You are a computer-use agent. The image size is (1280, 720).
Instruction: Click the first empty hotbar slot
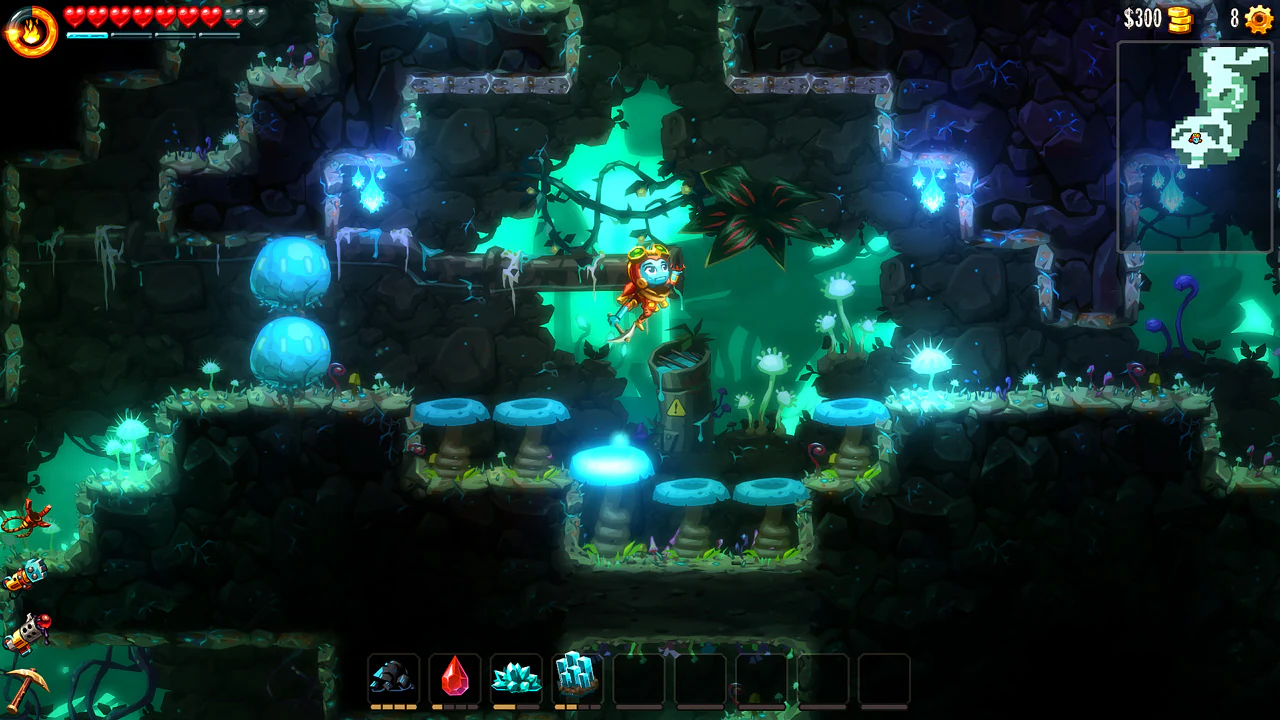tap(638, 676)
